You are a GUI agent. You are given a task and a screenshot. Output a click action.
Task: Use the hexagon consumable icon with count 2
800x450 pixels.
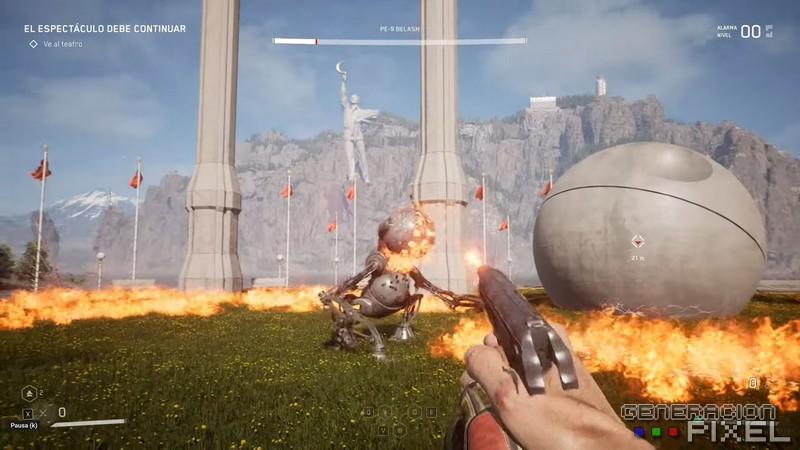[28, 393]
